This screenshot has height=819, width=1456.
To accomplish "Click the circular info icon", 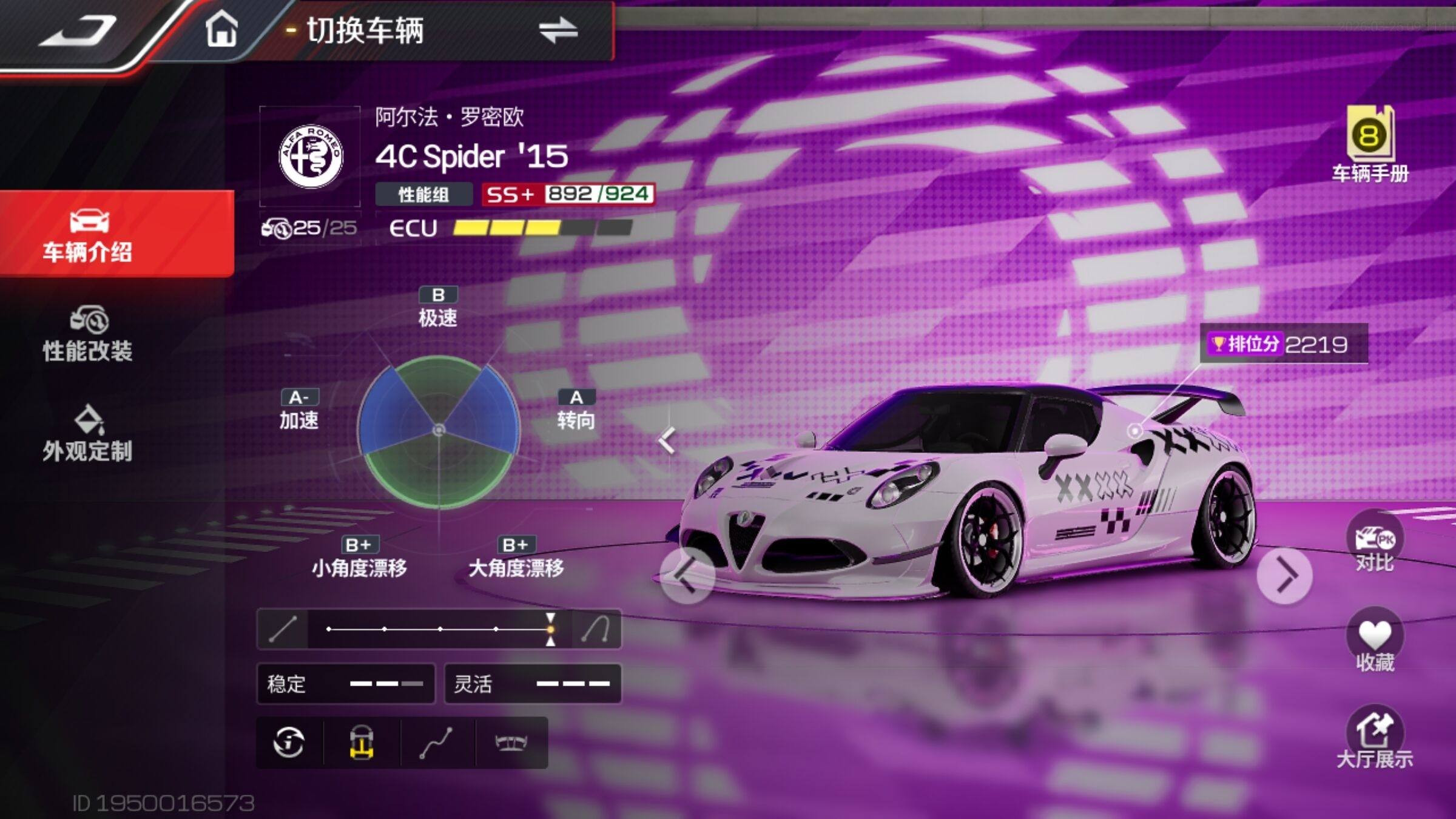I will click(289, 743).
